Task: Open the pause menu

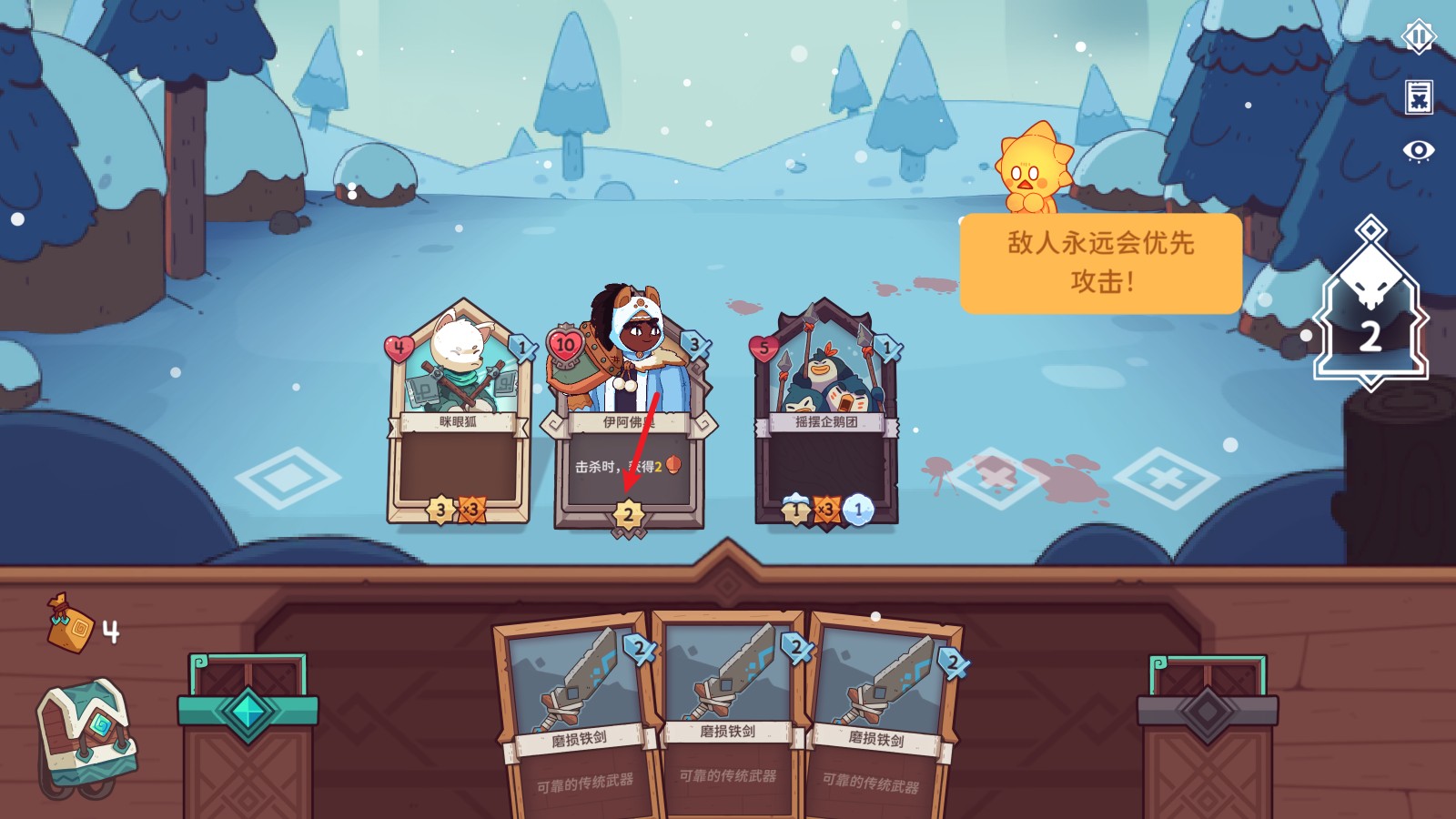Action: [x=1418, y=37]
